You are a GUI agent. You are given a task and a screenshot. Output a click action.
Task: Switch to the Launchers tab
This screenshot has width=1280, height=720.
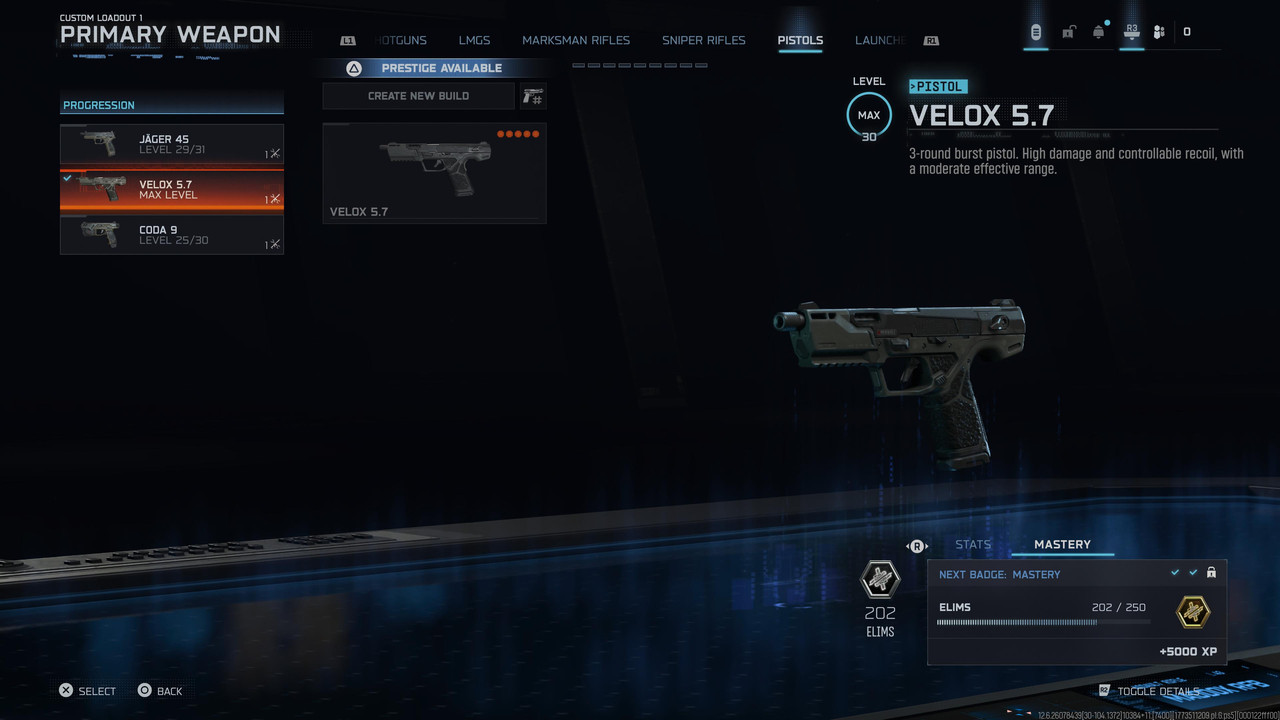pos(880,41)
